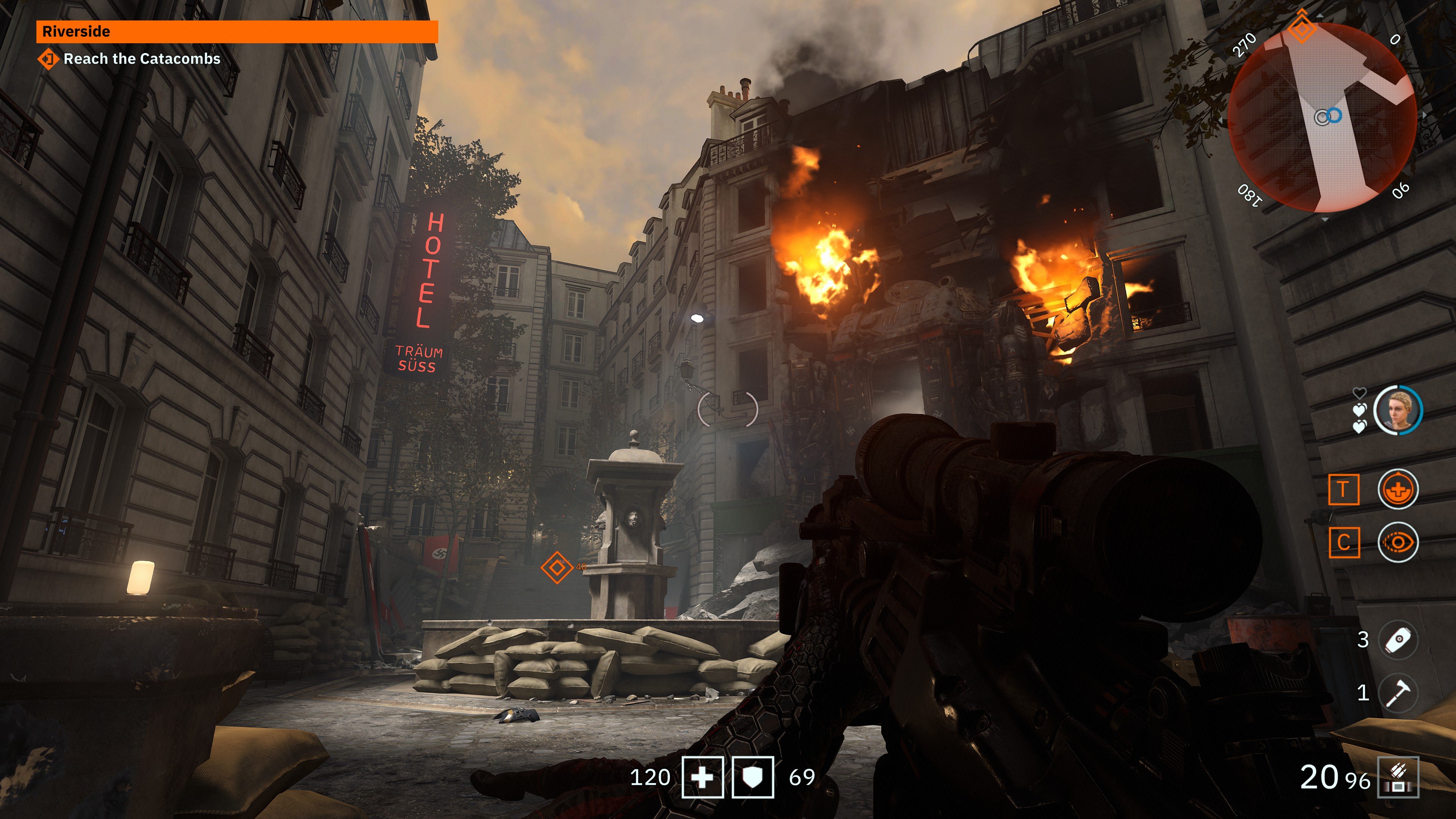Select the Reach the Catacombs objective

click(141, 59)
